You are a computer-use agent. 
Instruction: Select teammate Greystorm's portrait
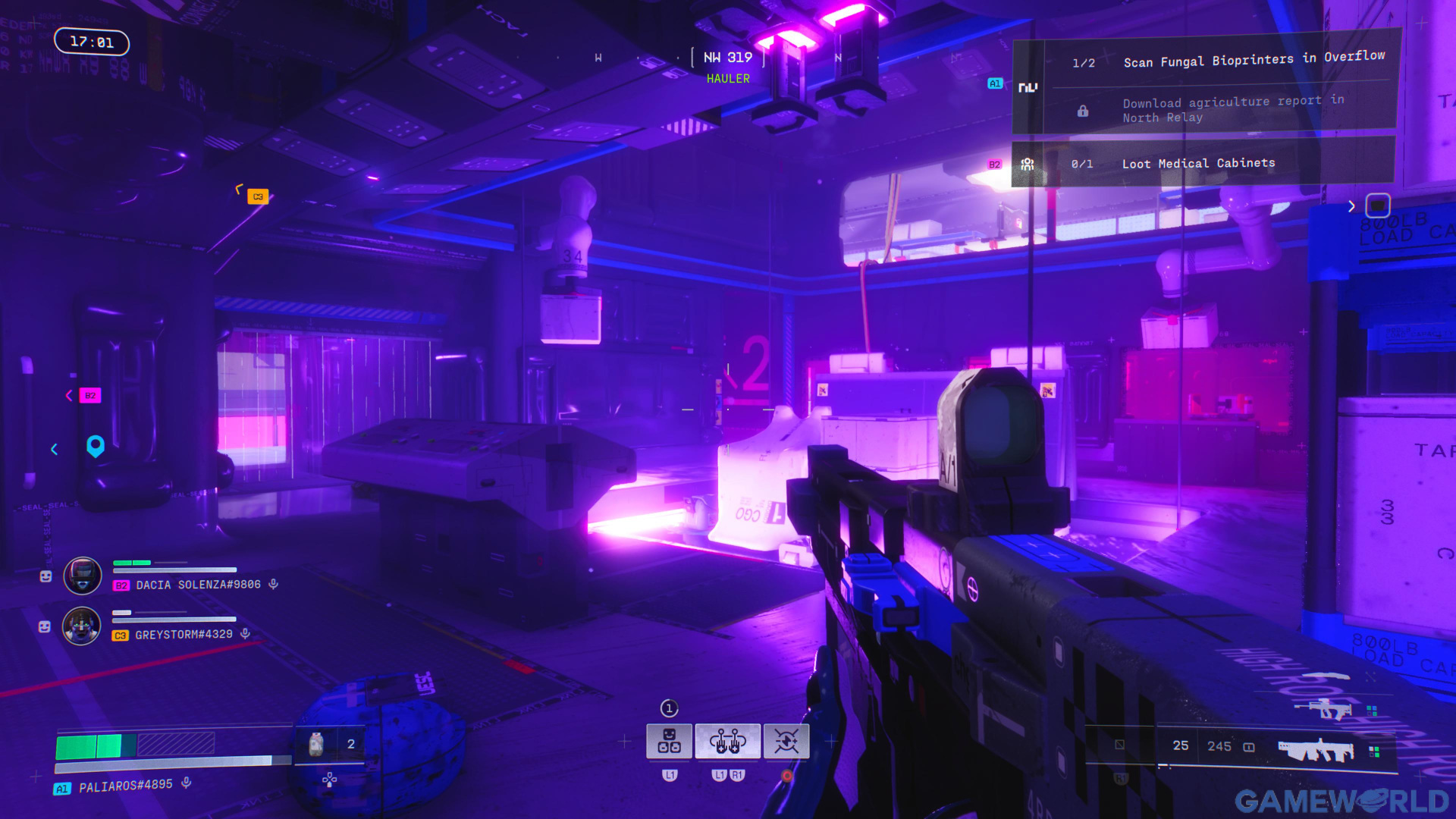(x=81, y=626)
